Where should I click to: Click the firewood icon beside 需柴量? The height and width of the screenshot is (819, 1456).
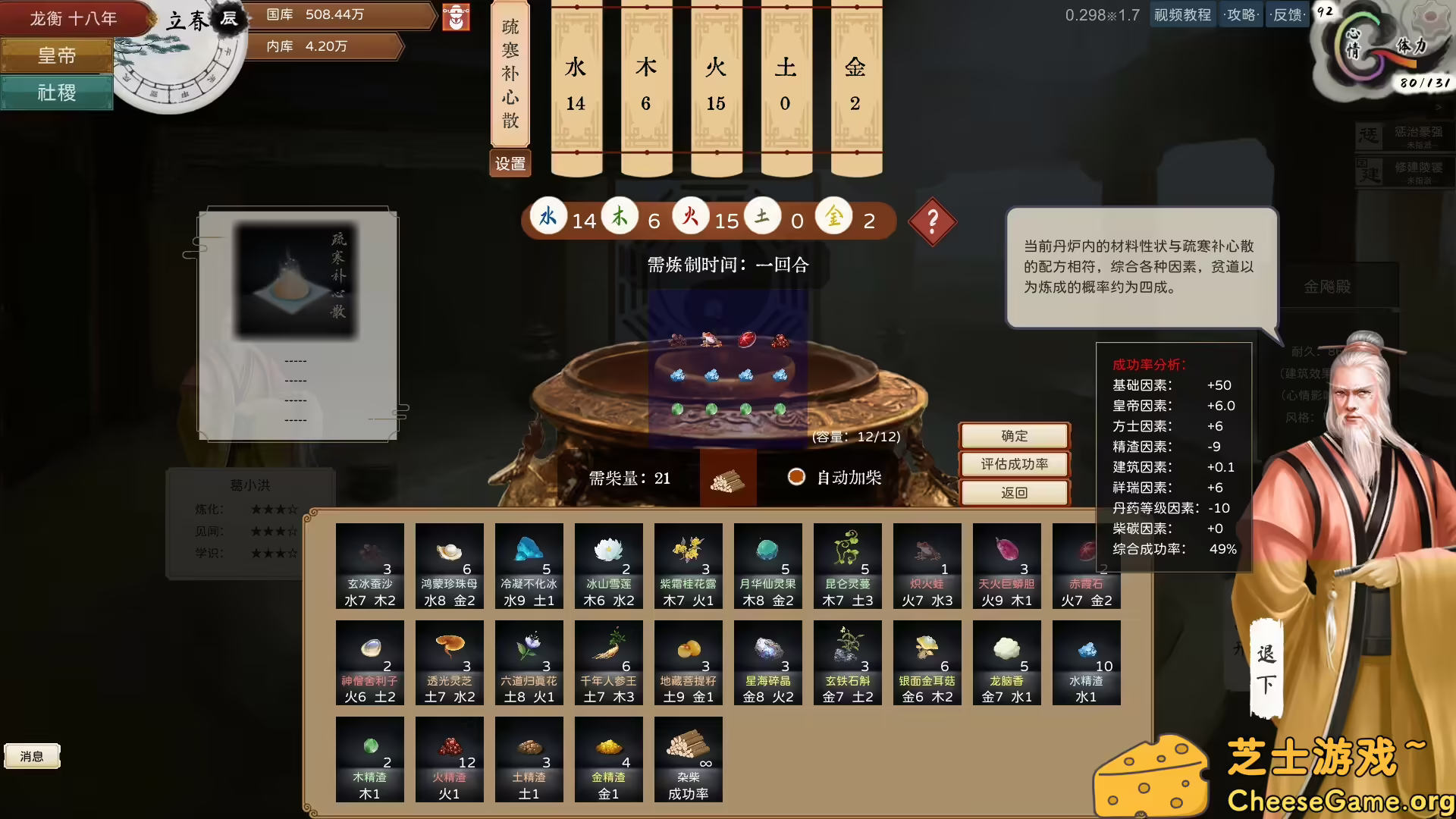730,479
